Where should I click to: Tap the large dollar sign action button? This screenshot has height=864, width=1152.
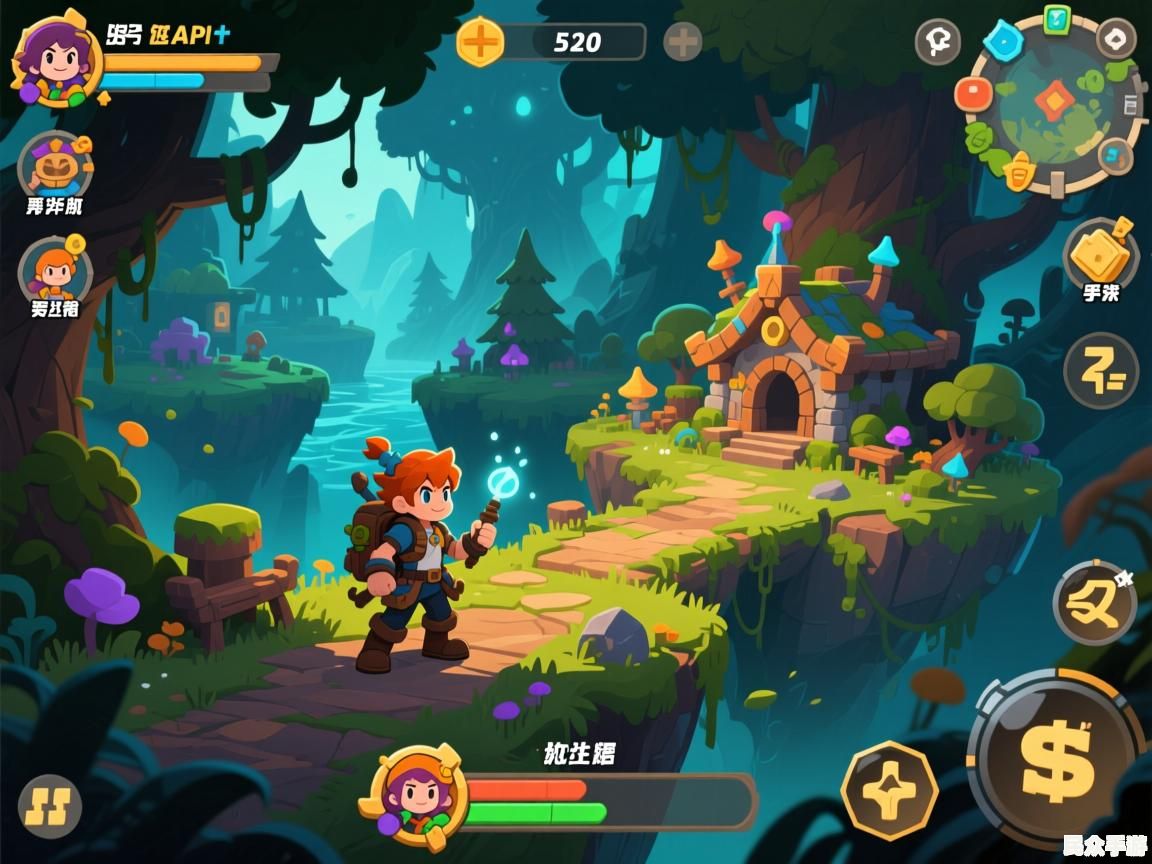point(1057,759)
